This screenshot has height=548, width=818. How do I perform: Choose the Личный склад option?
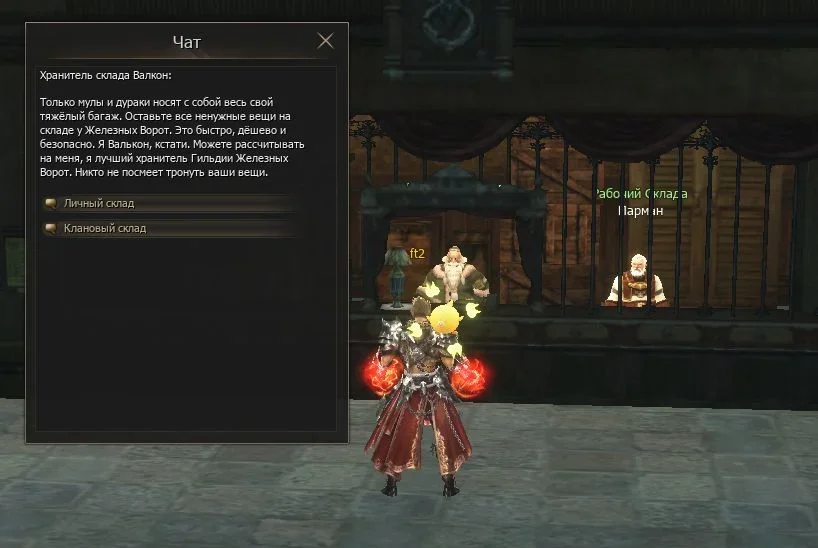click(99, 203)
